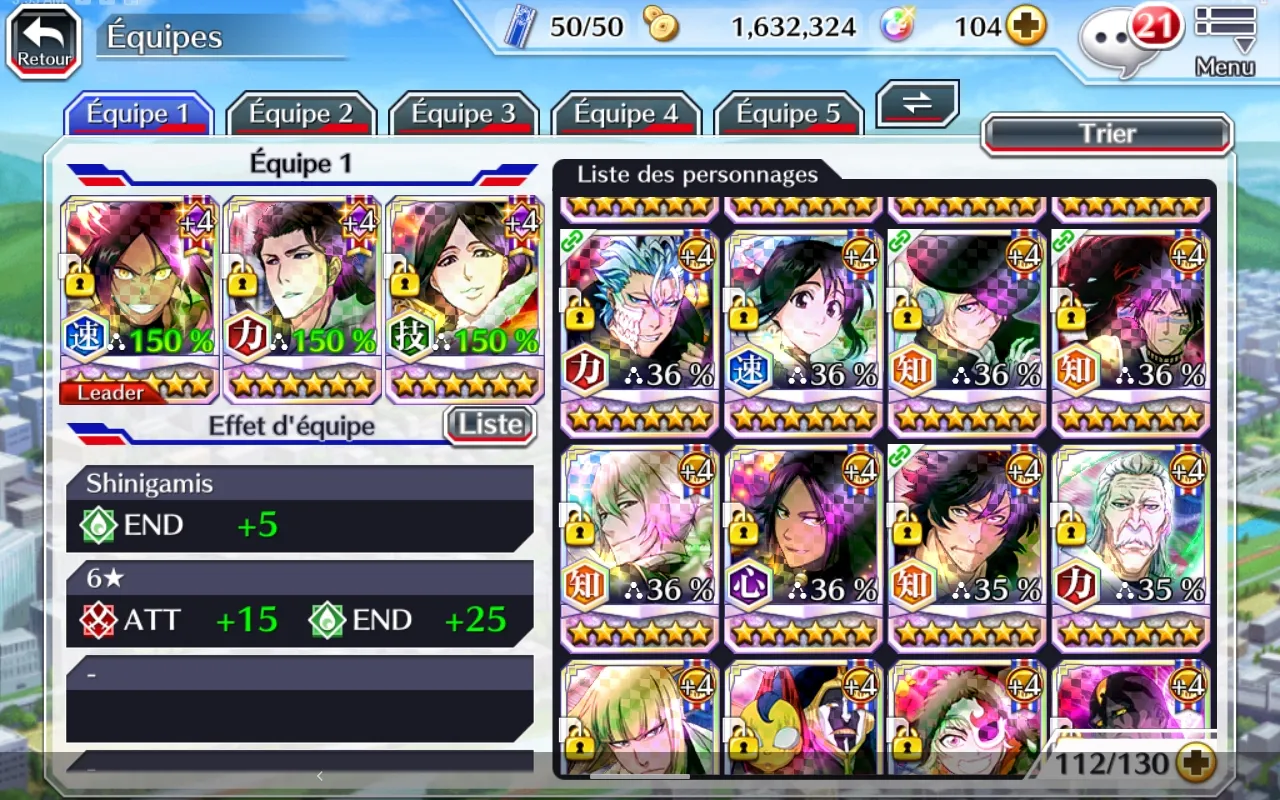
Task: Select the Équipe 1 tab
Action: 138,114
